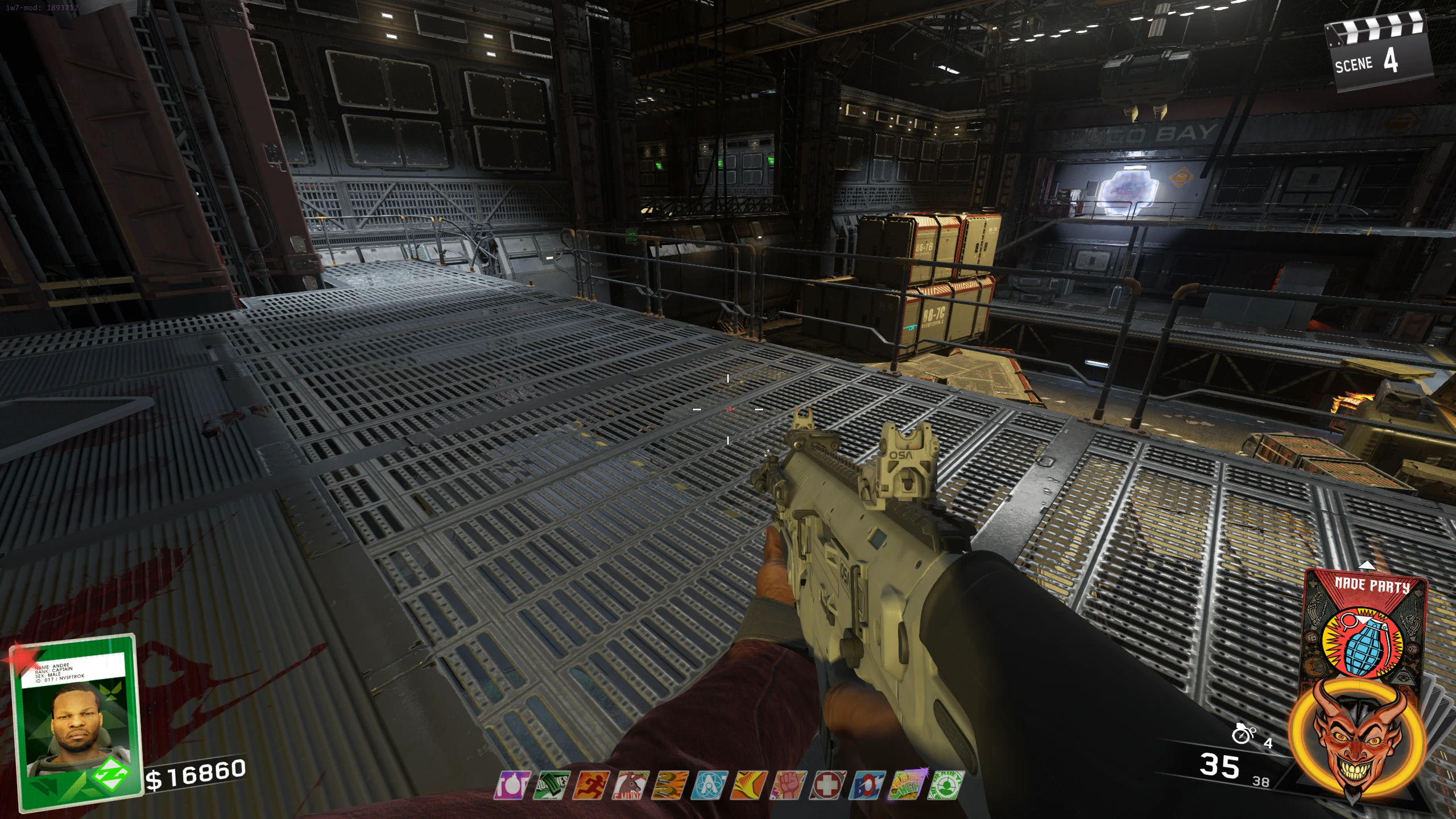Click the green Quickies perk icon

click(551, 785)
